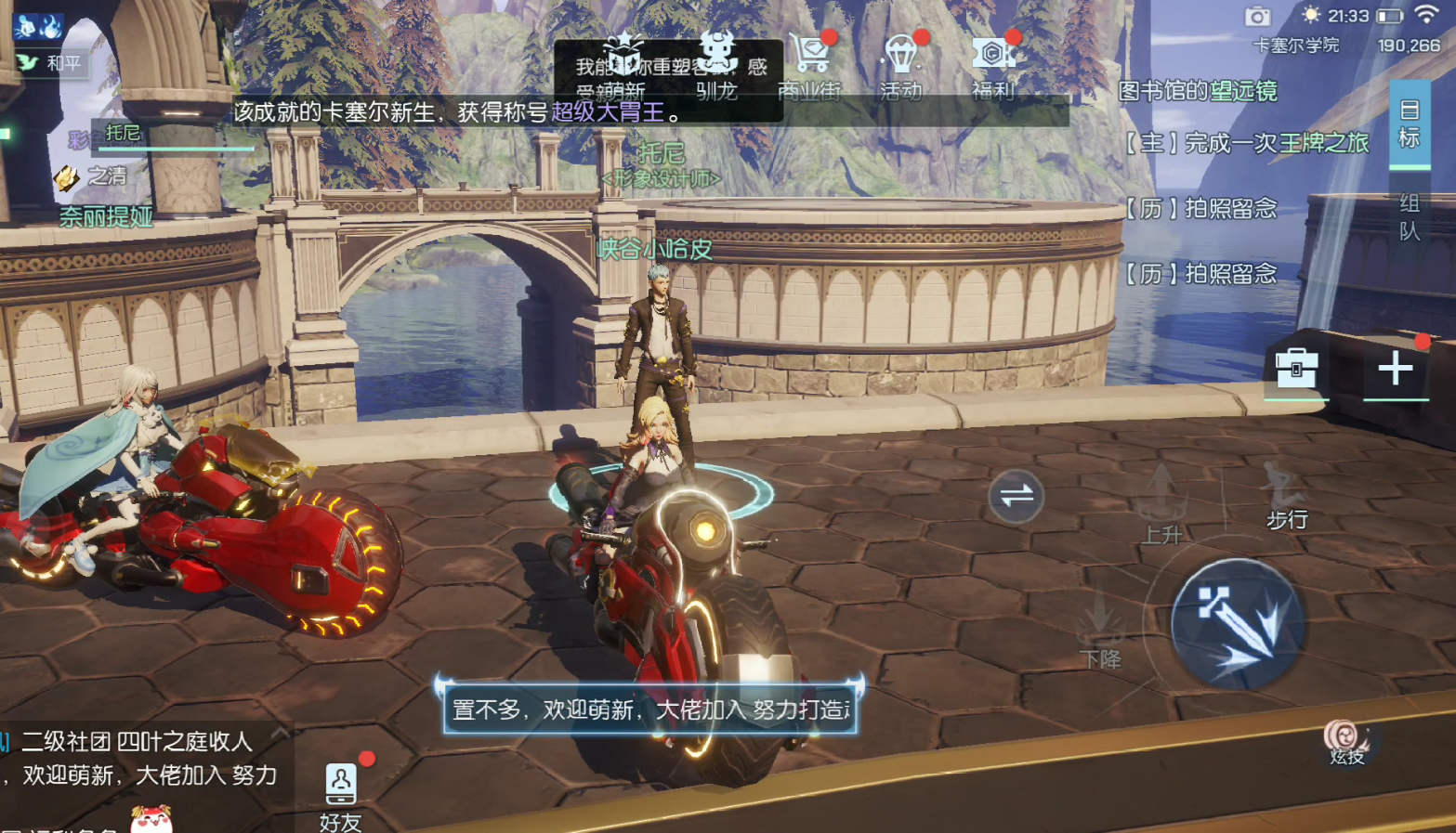Open the chat box with 四叶之庭 message
The height and width of the screenshot is (833, 1456).
pos(139,759)
